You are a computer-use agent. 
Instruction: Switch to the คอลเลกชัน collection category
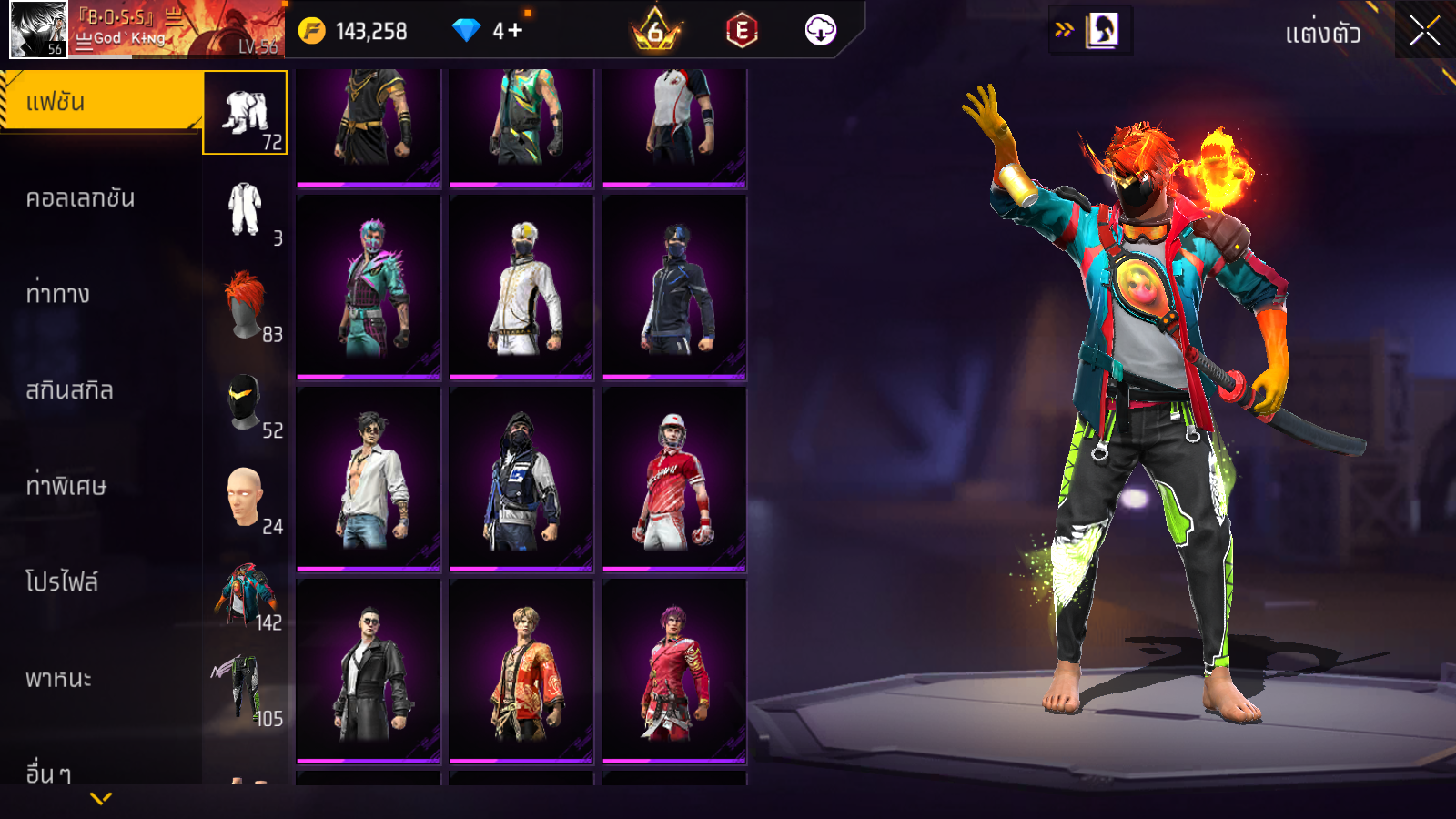coord(82,198)
